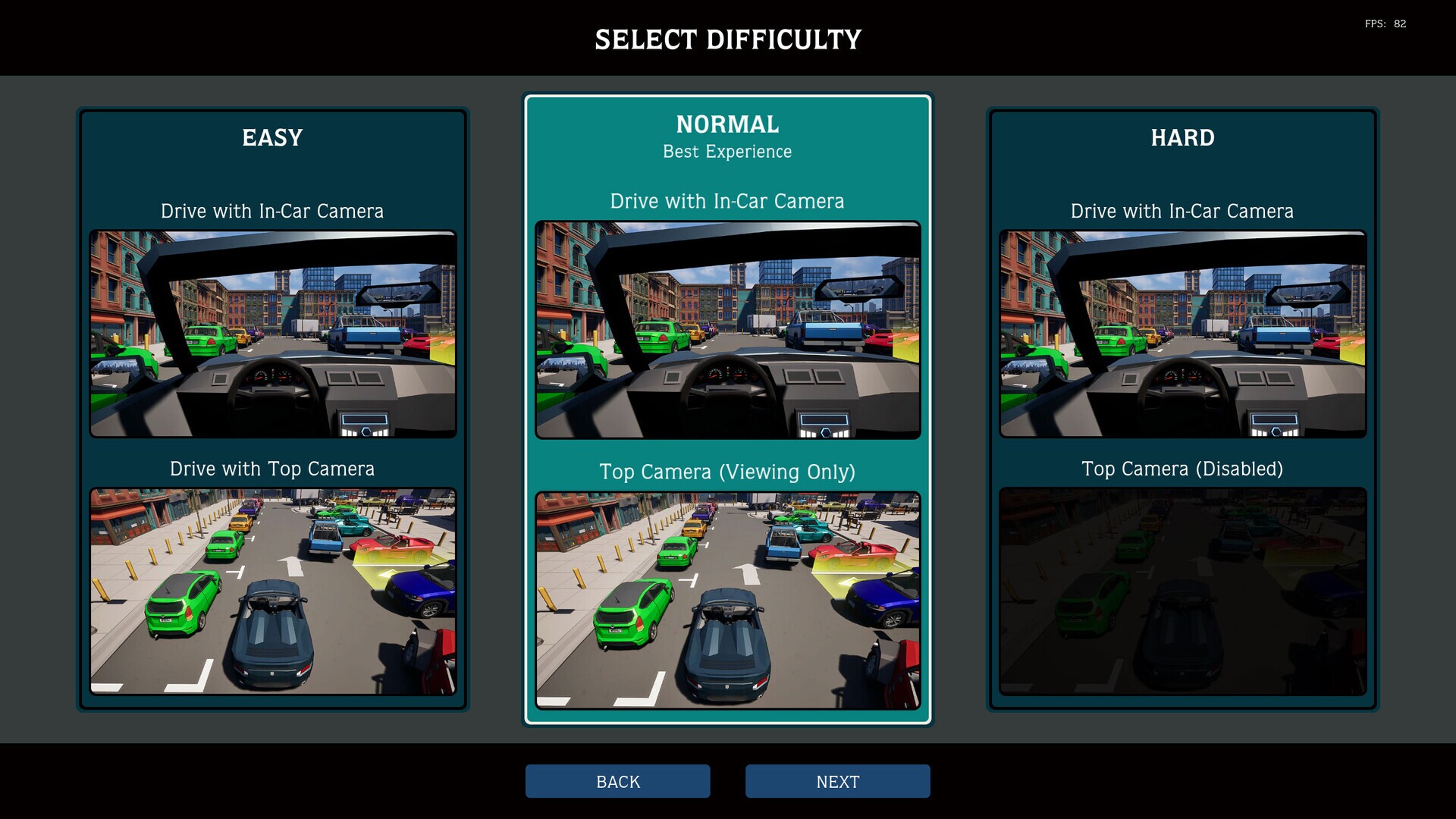This screenshot has width=1456, height=819.
Task: Click the 'Best Experience' subtitle on NORMAL
Action: pos(726,151)
